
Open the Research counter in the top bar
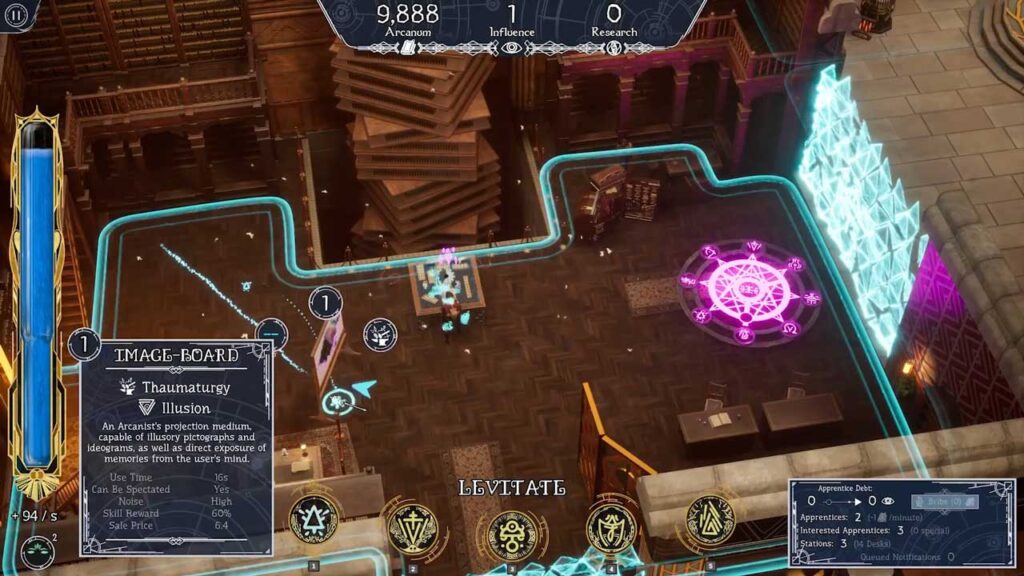pyautogui.click(x=614, y=20)
